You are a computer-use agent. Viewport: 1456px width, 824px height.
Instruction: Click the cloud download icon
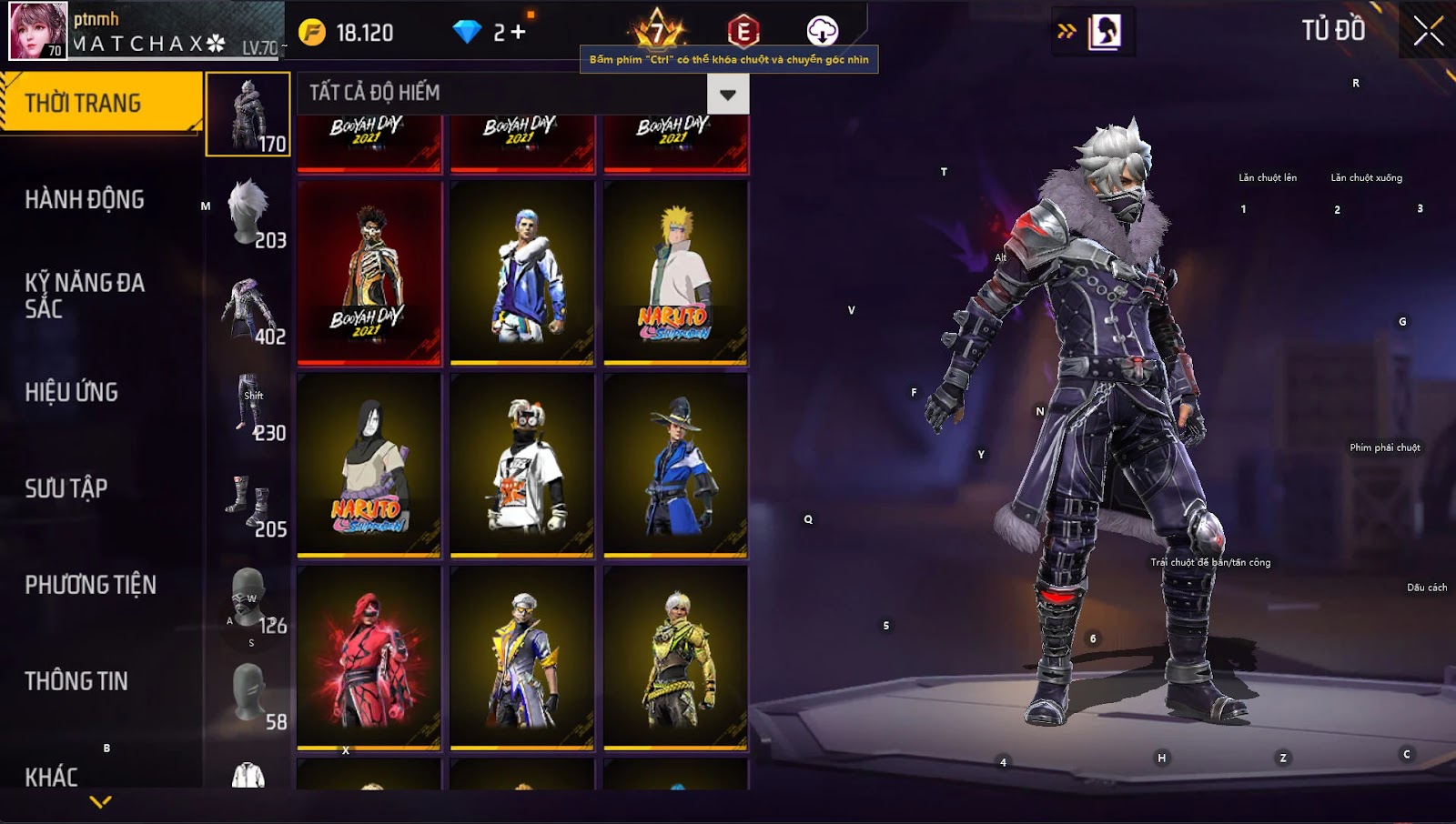click(822, 31)
